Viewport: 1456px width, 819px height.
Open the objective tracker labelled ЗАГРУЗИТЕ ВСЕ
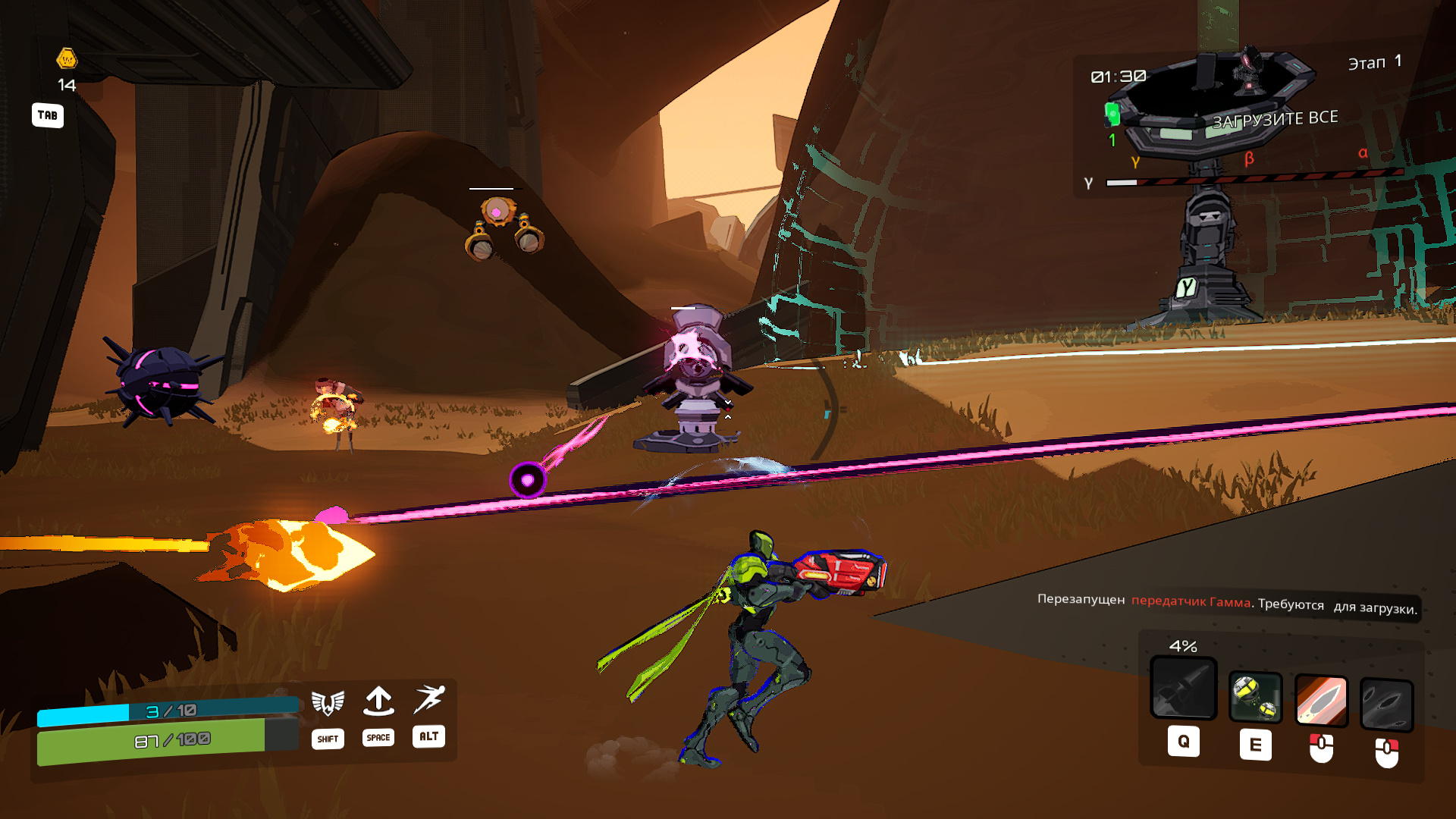tap(1275, 119)
